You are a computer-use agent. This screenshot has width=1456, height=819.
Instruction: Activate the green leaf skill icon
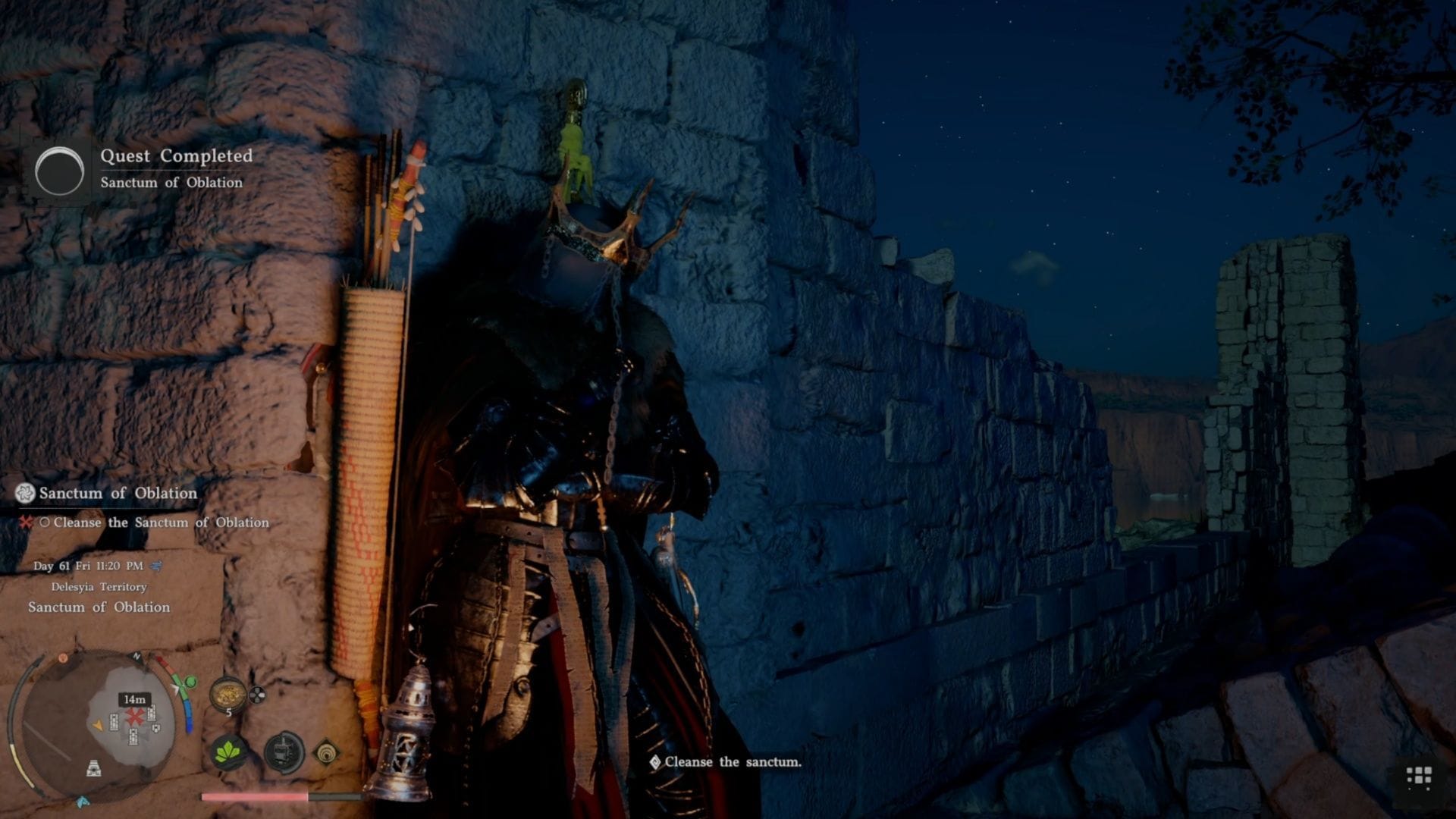[x=228, y=753]
